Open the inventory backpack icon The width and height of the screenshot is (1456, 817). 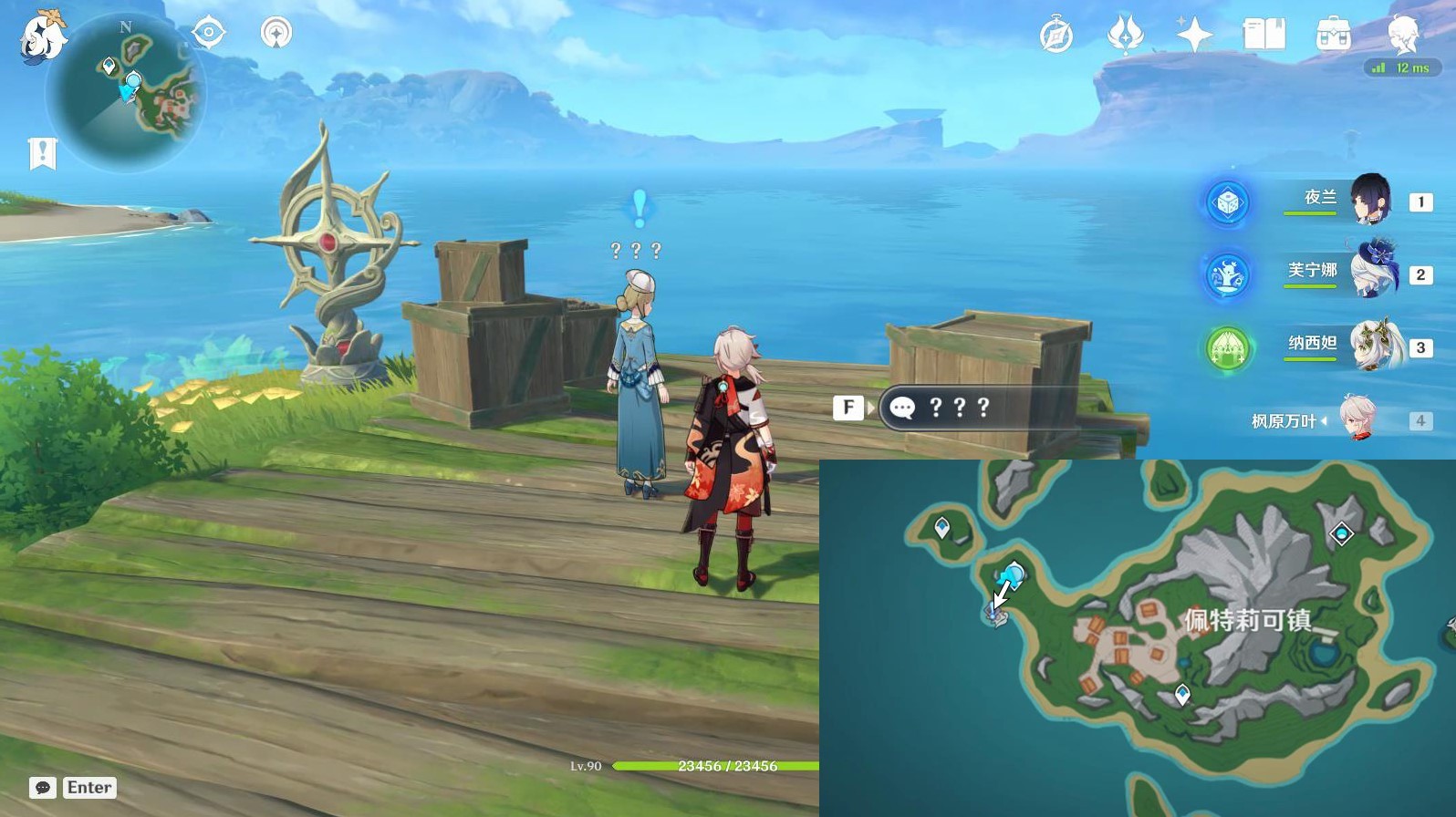pyautogui.click(x=1333, y=36)
